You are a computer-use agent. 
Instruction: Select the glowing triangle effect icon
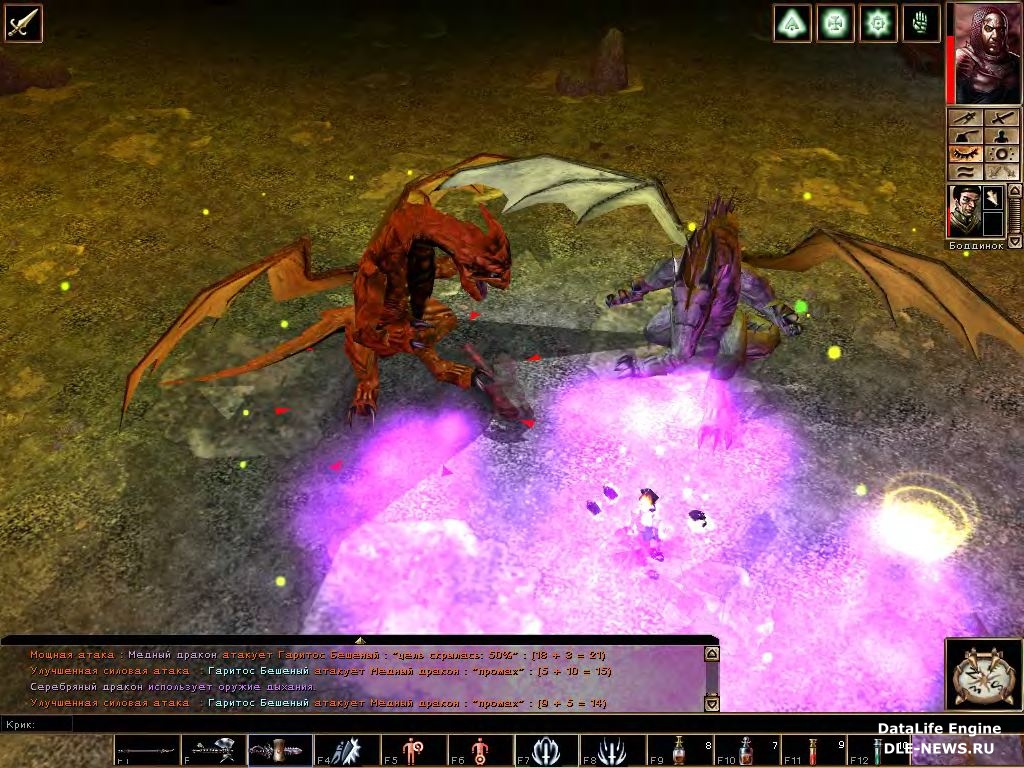(792, 23)
